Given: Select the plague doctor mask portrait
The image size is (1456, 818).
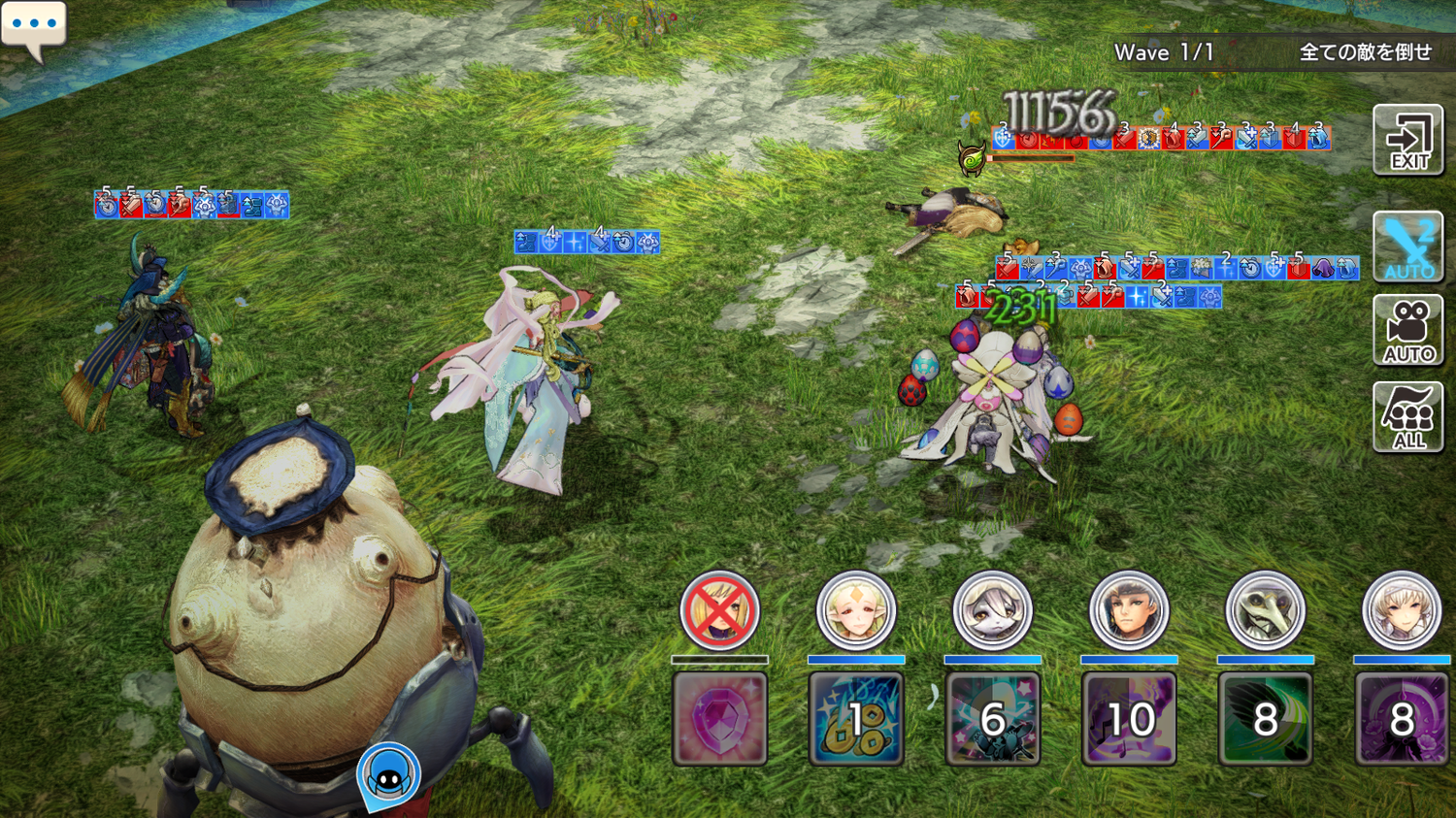Looking at the screenshot, I should click(1265, 610).
